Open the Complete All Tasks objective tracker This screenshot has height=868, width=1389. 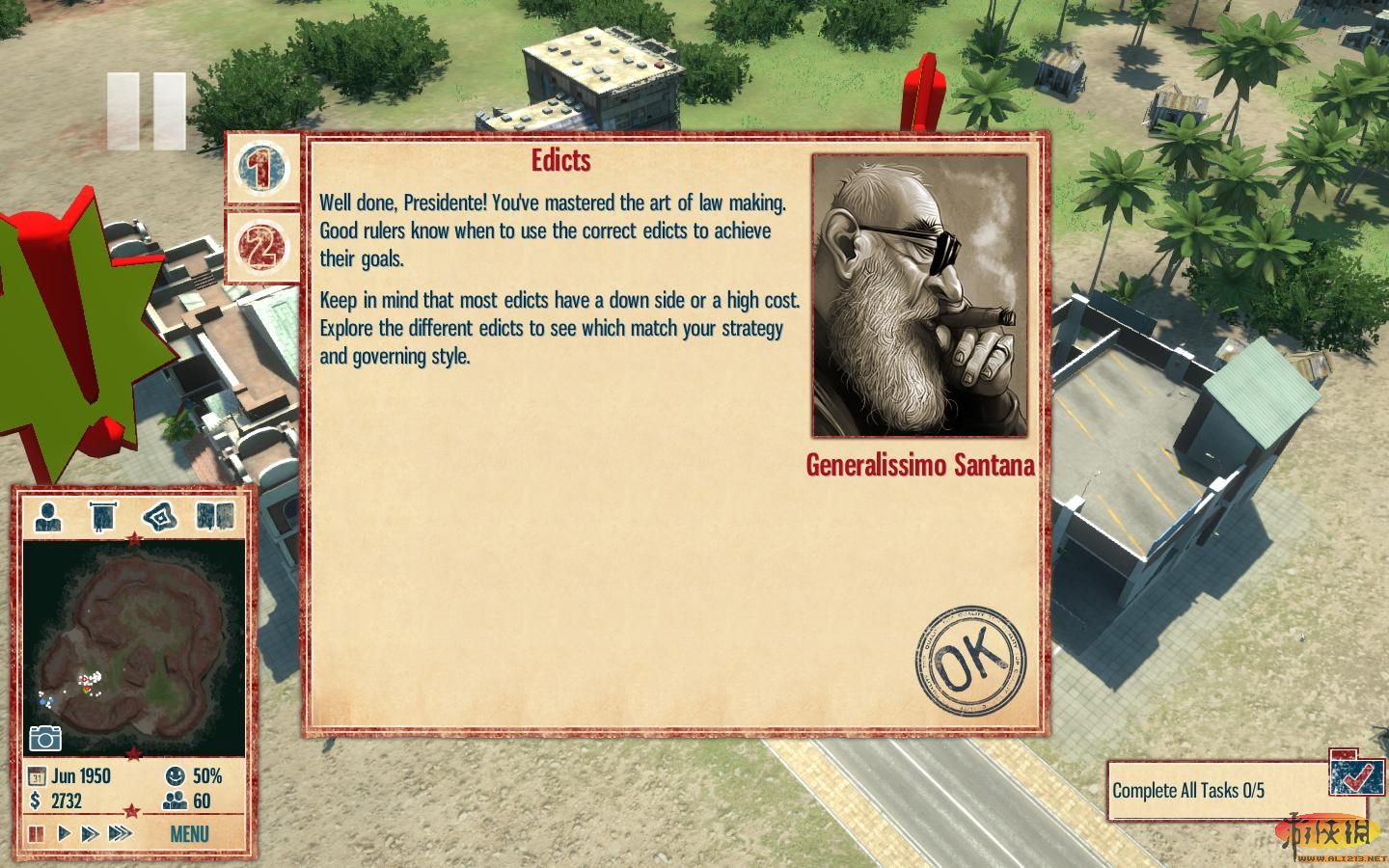pos(1215,791)
